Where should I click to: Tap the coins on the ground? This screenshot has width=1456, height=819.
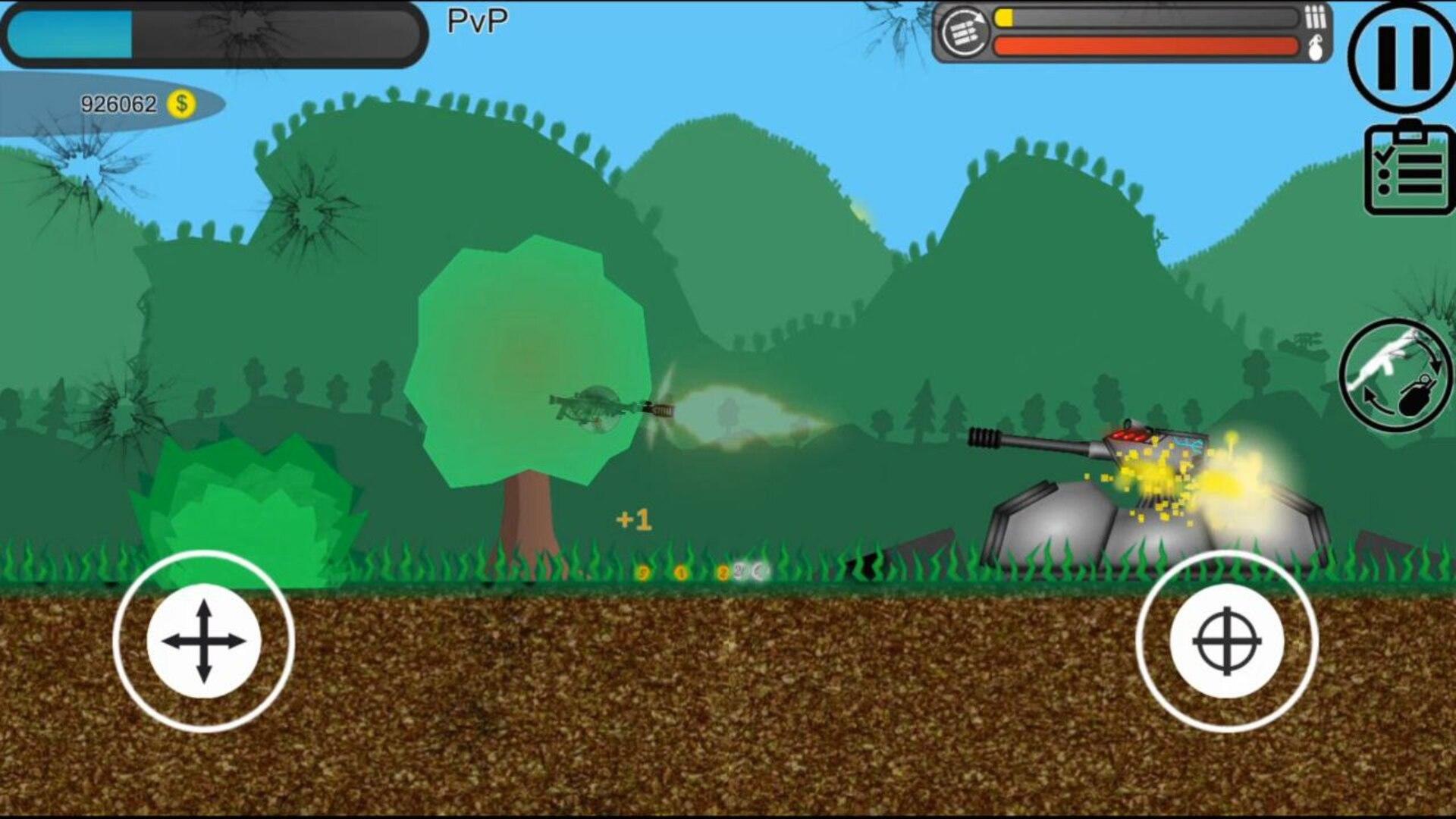tap(698, 574)
